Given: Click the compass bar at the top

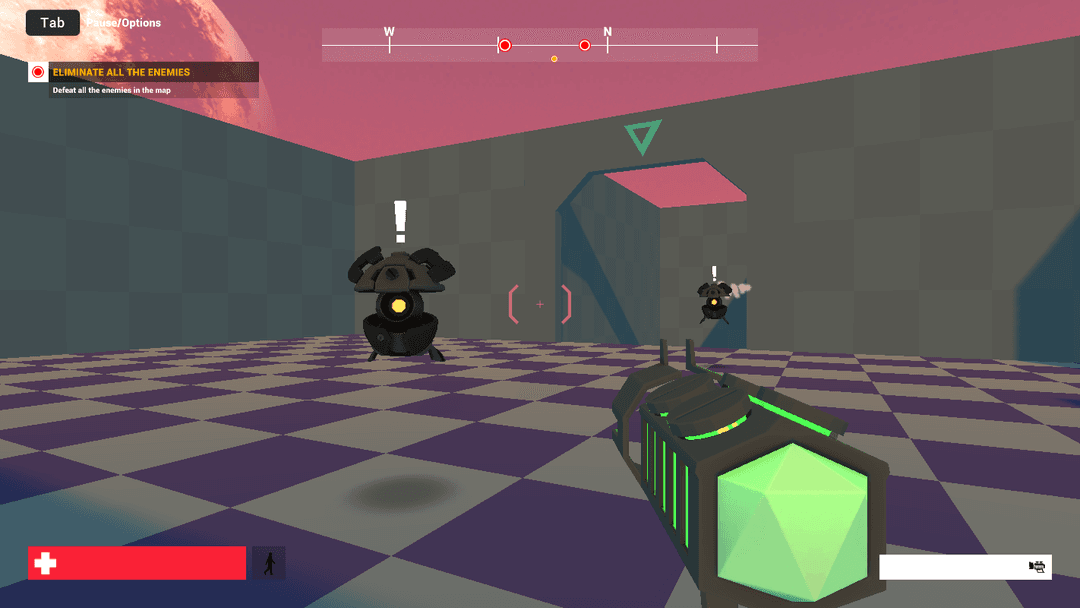Looking at the screenshot, I should click(539, 45).
